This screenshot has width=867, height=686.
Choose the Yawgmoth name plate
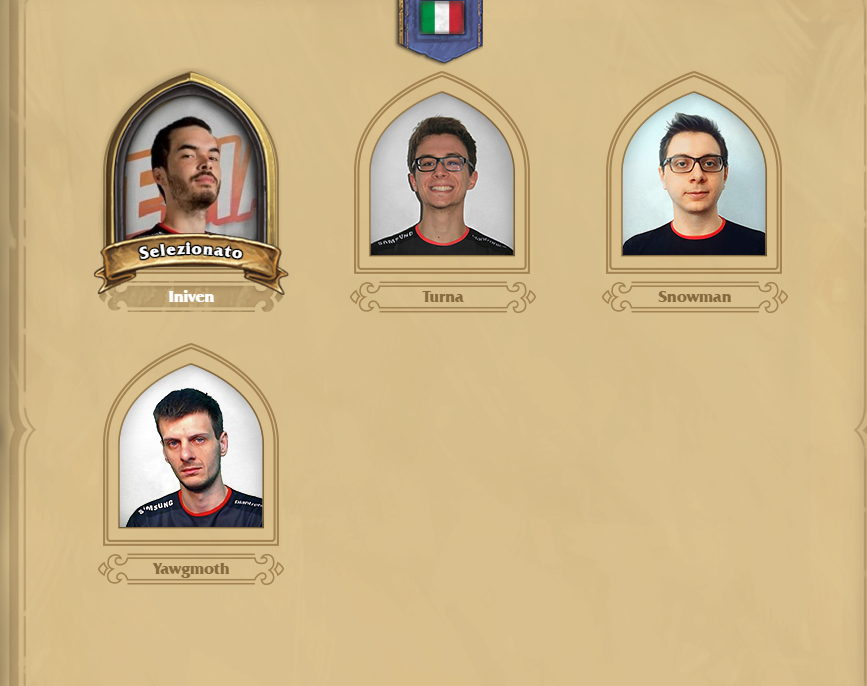click(191, 569)
